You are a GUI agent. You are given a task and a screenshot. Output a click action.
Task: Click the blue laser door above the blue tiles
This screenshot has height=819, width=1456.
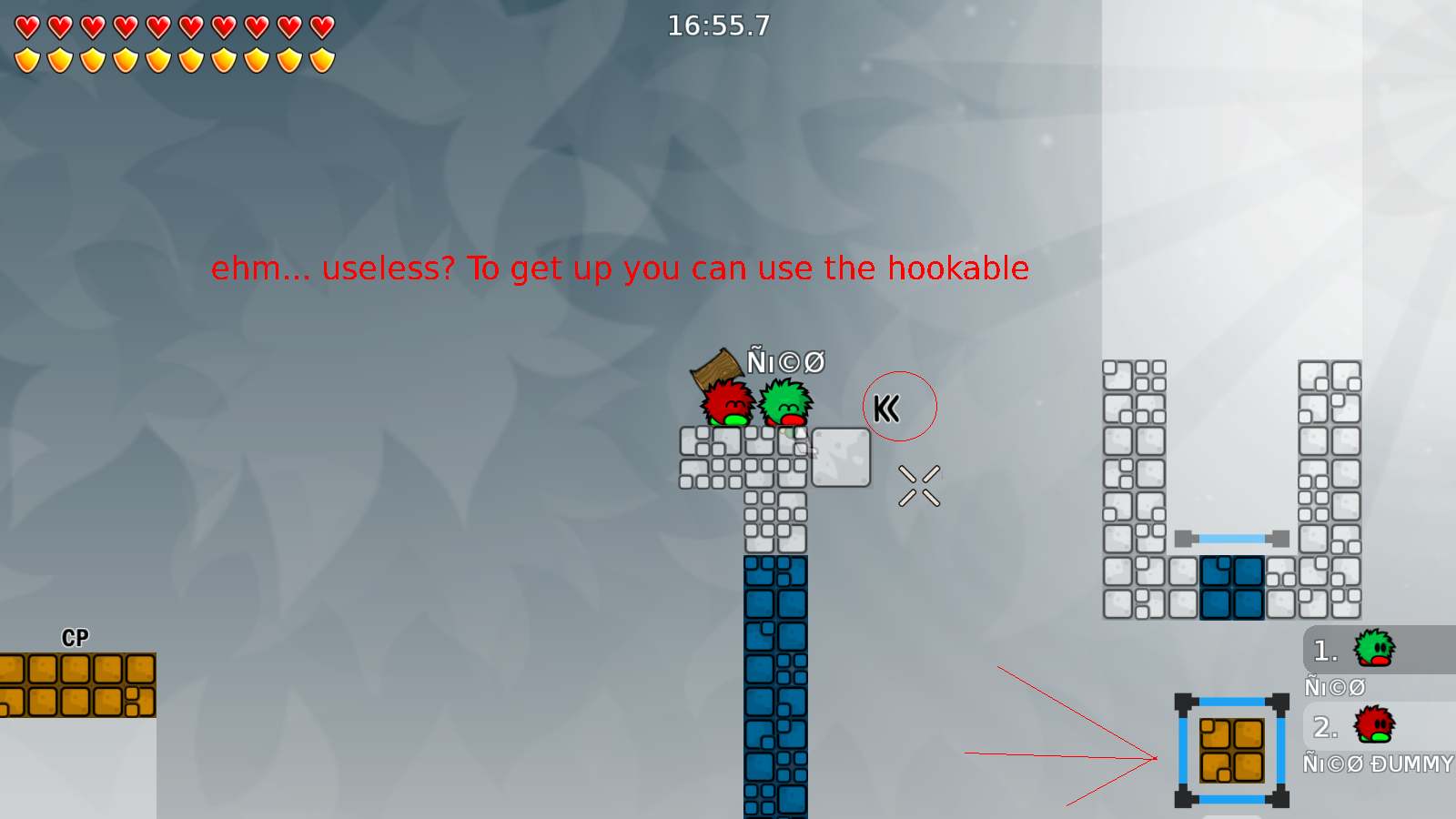(1230, 537)
